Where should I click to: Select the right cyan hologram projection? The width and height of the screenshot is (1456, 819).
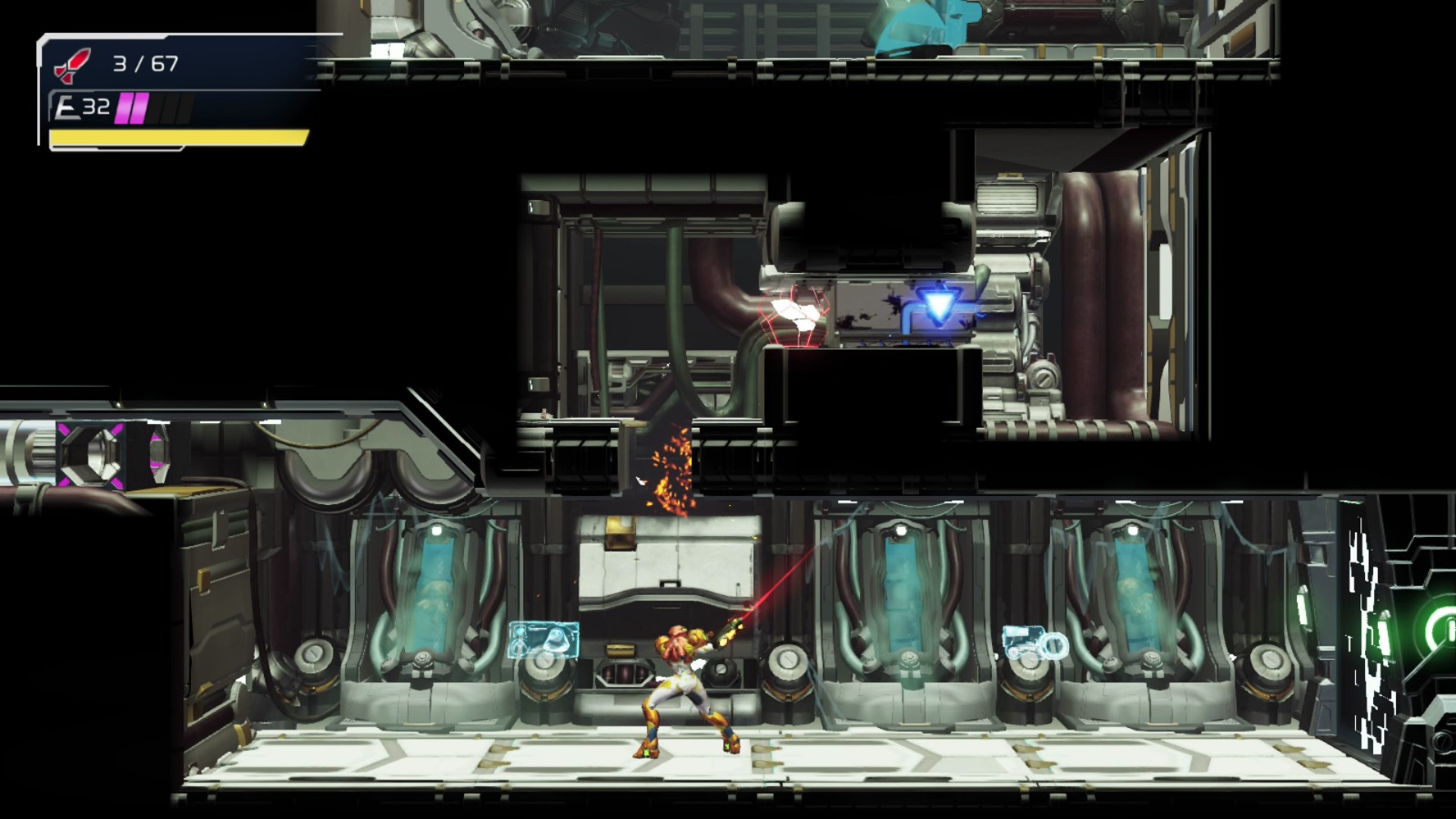tap(1033, 642)
